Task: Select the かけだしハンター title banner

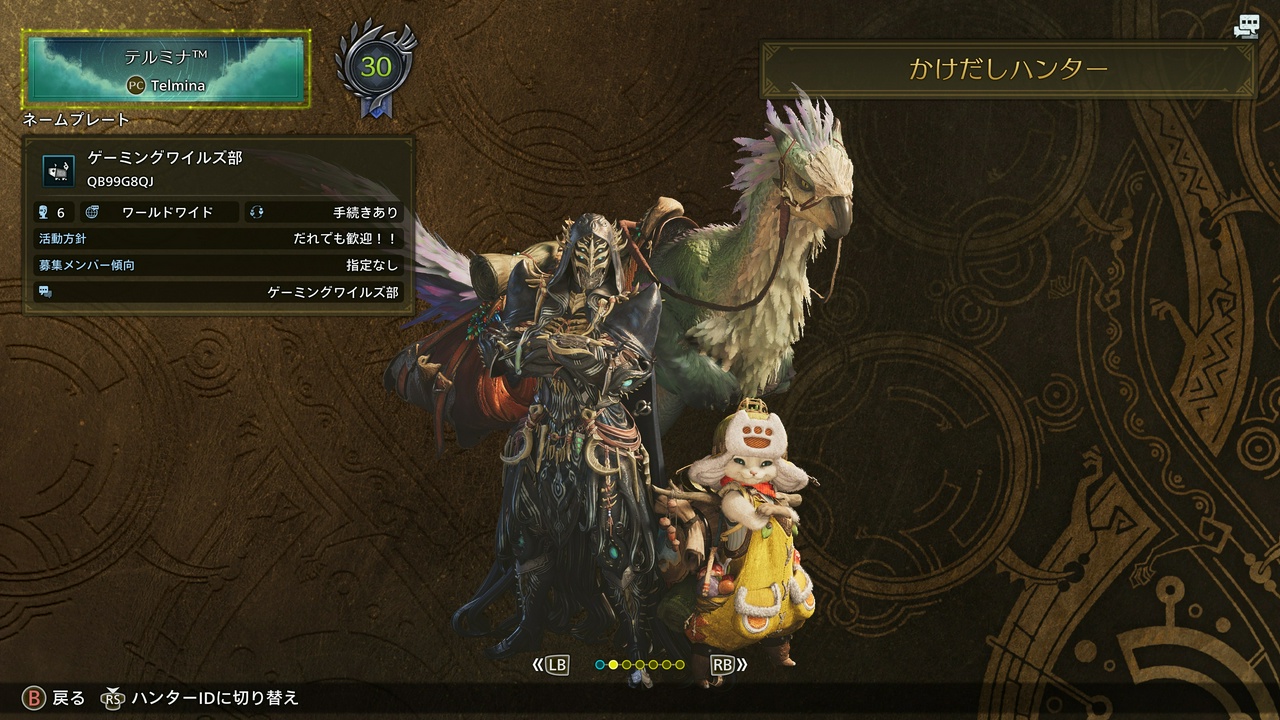Action: coord(1008,69)
